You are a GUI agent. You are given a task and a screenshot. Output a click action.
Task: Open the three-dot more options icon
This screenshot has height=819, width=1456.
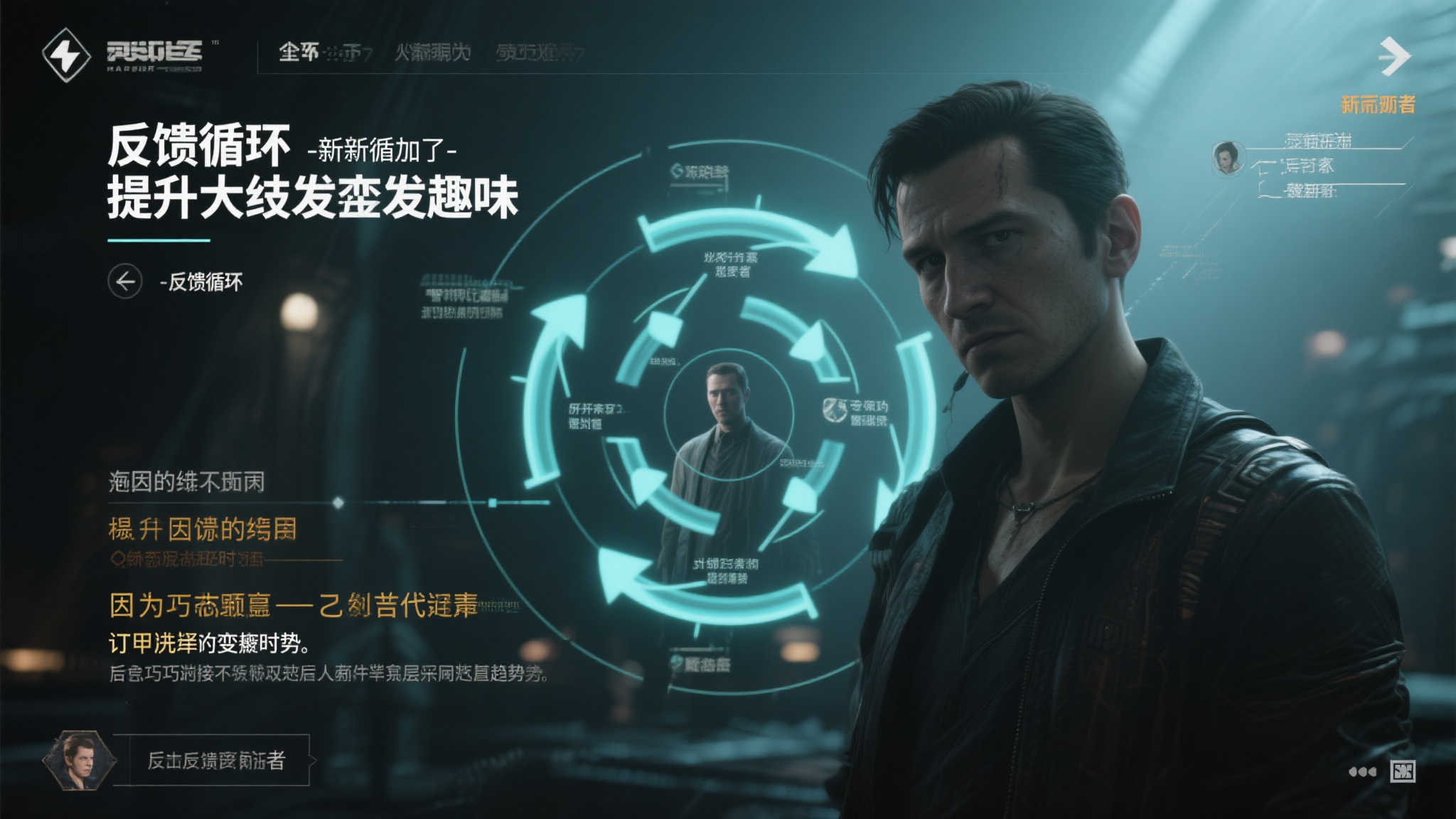coord(1361,771)
